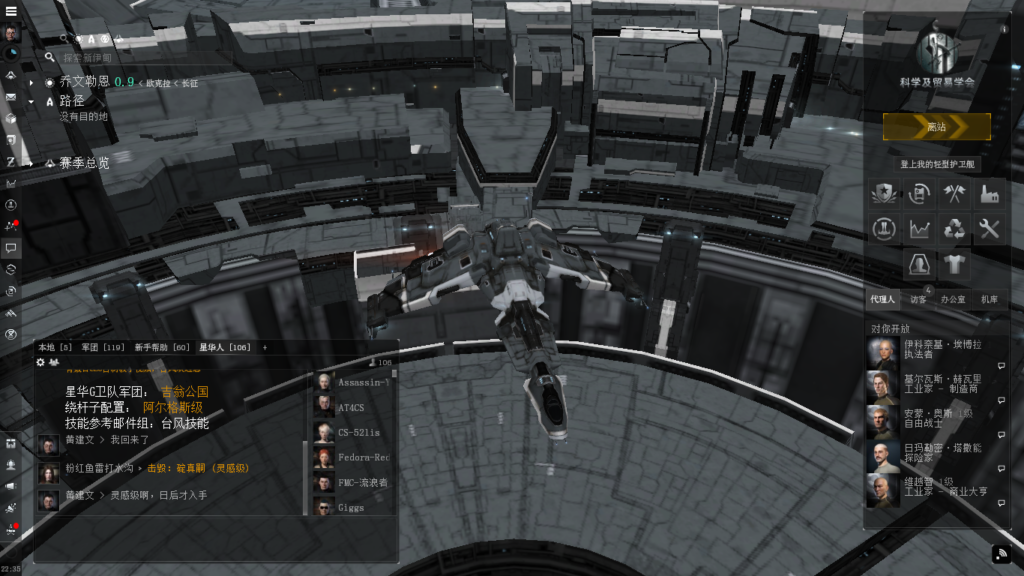The image size is (1024, 576).
Task: Open the reprocessing recycle-arrows service
Action: coord(954,229)
